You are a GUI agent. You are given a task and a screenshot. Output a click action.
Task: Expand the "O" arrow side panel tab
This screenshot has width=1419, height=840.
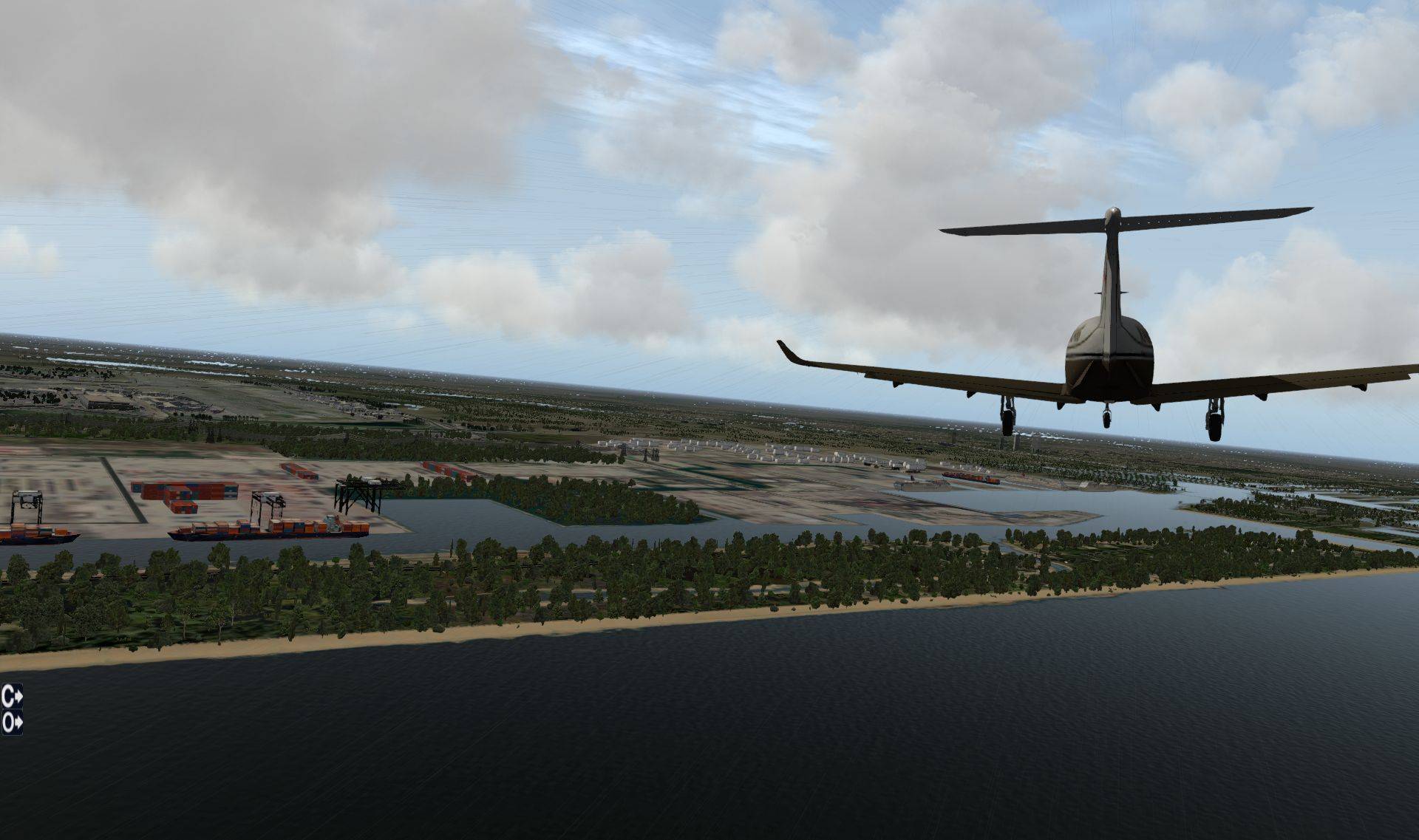coord(11,722)
